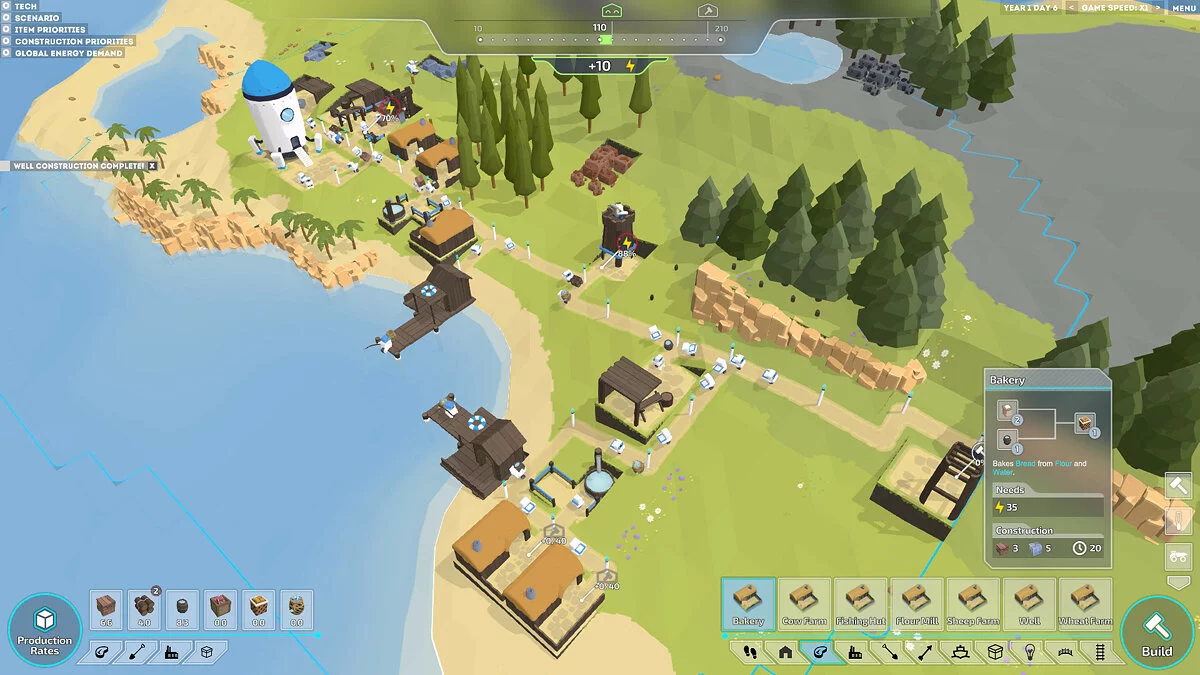
Task: Click the Build hammer button
Action: (1157, 633)
